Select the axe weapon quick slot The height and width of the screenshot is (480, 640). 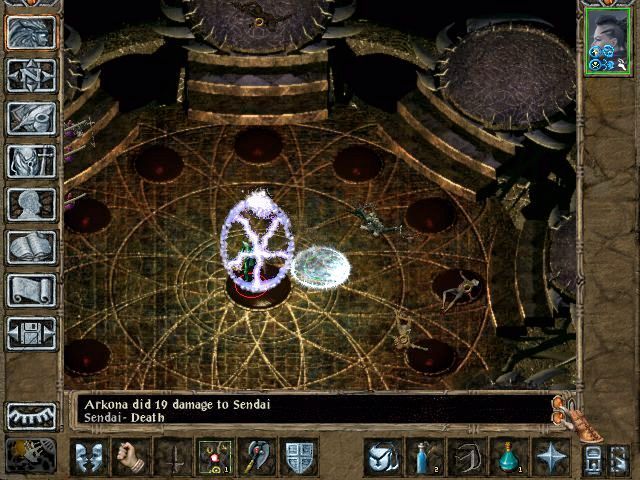coord(258,457)
